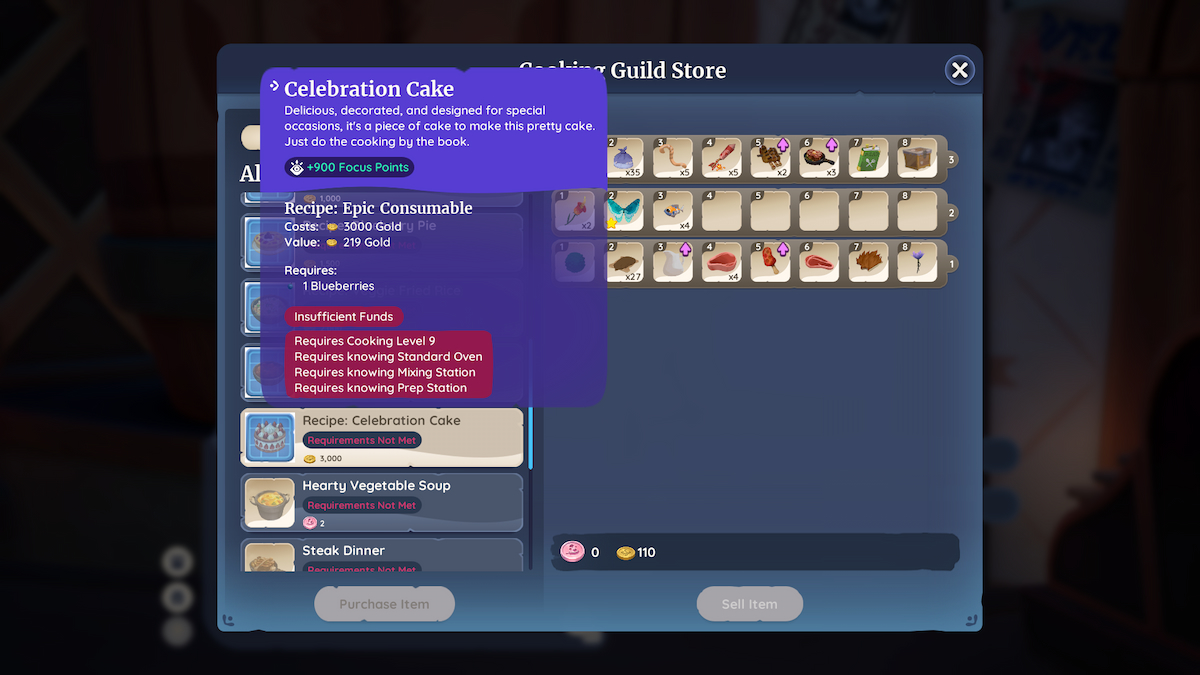1200x675 pixels.
Task: Select the purple flower slot
Action: 917,263
